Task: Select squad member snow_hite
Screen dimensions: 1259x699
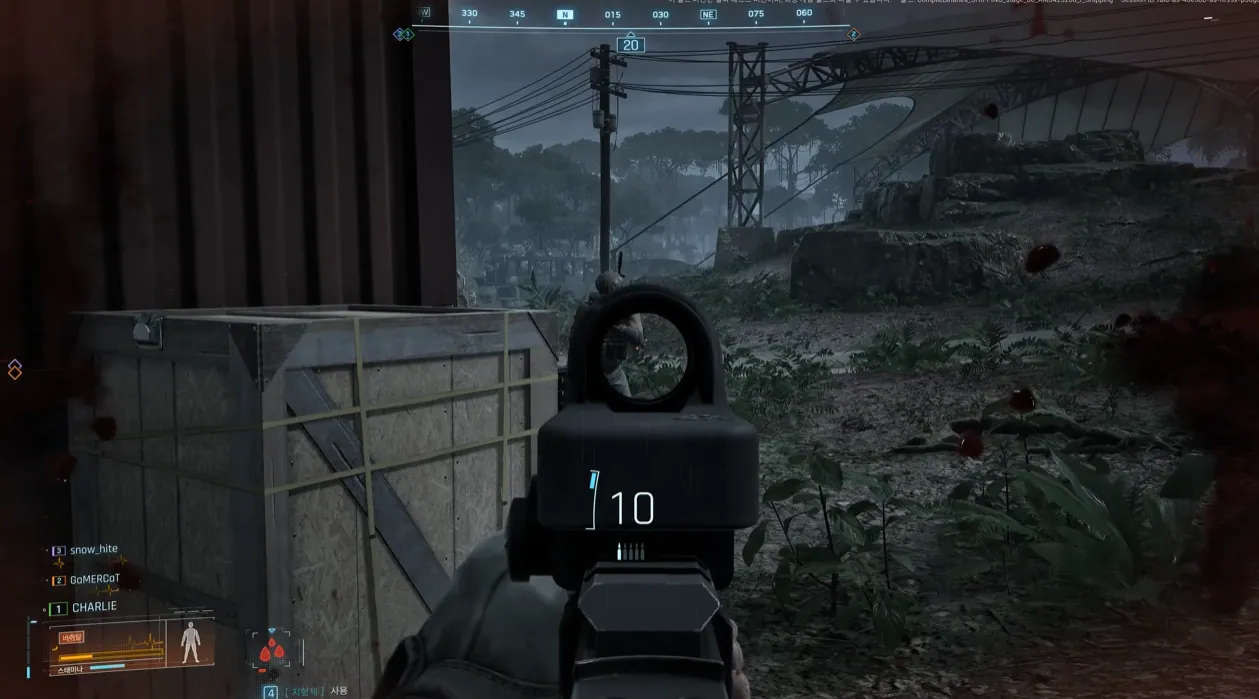Action: click(93, 550)
